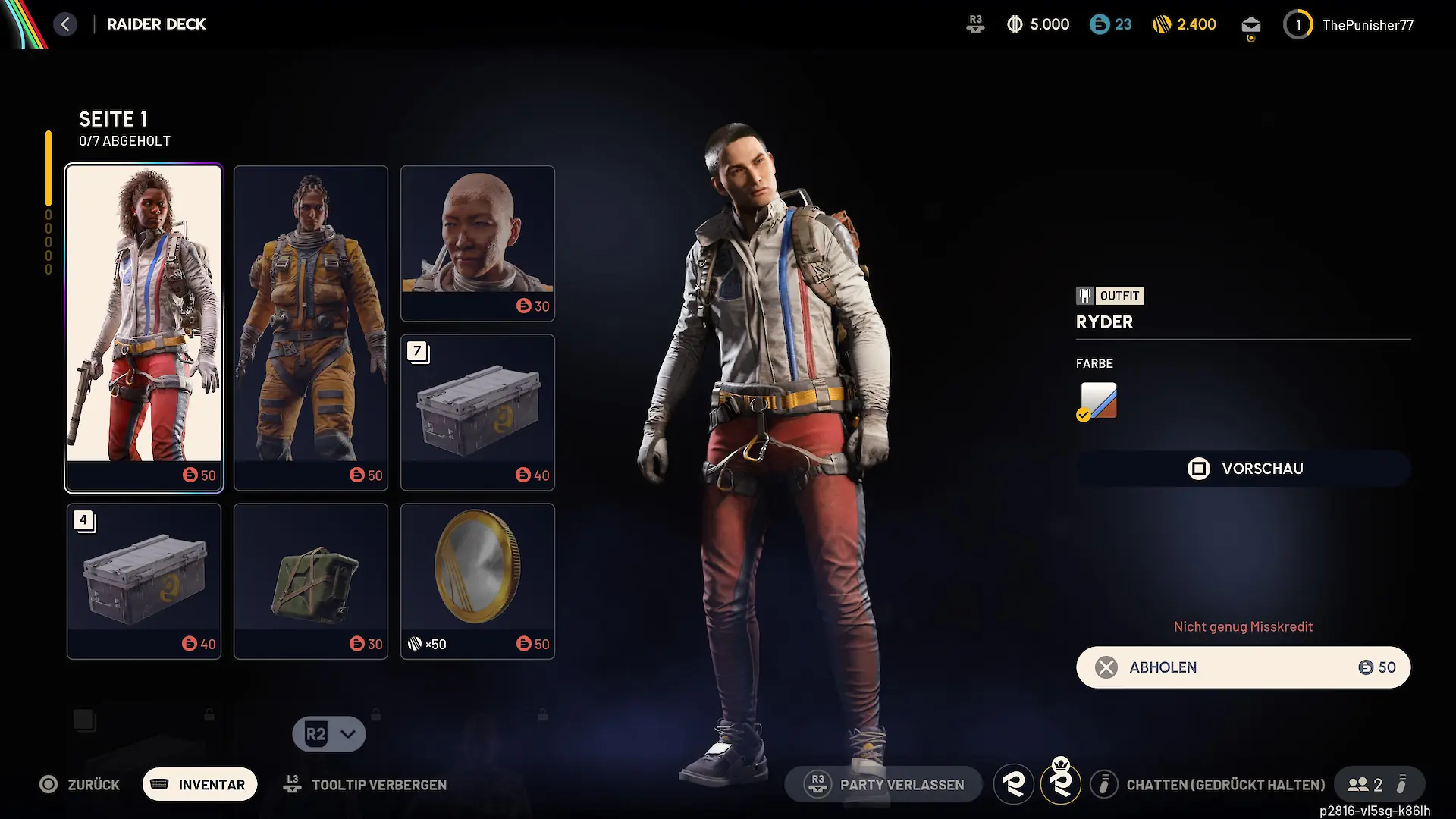Viewport: 1456px width, 819px height.
Task: Pick the crate reward marked 7
Action: 478,412
